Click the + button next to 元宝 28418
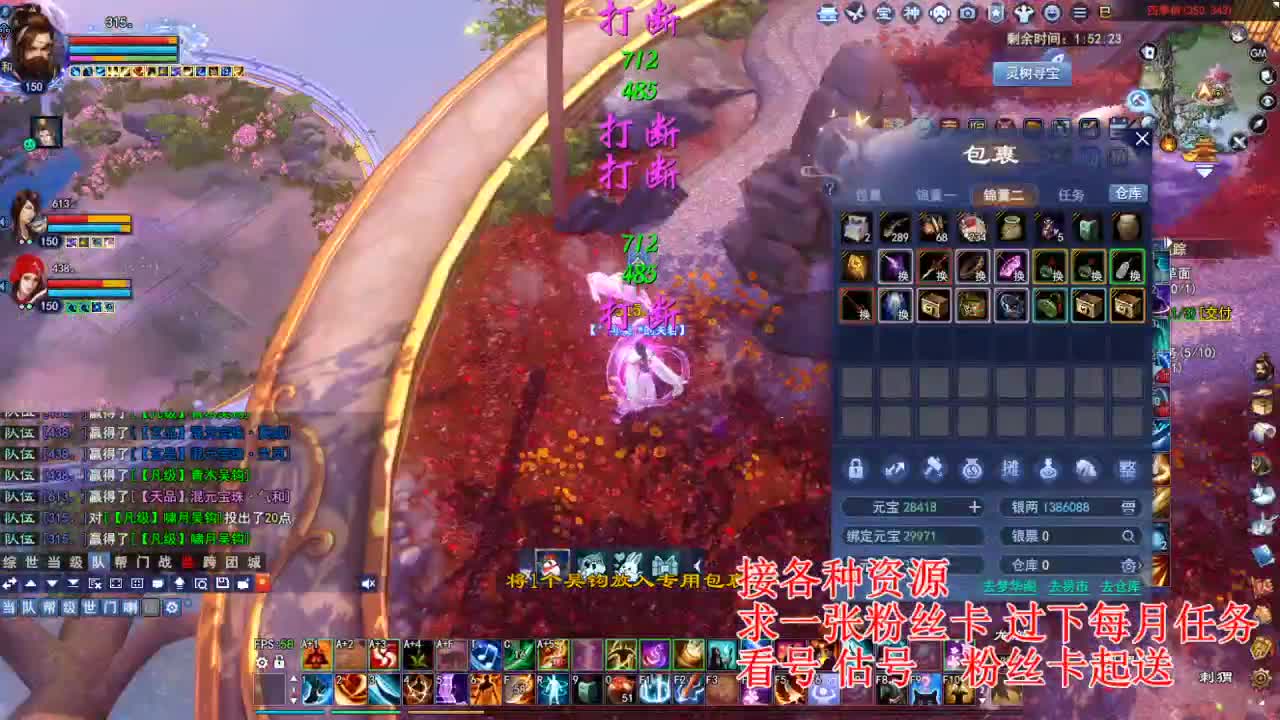Viewport: 1280px width, 720px height. click(975, 507)
